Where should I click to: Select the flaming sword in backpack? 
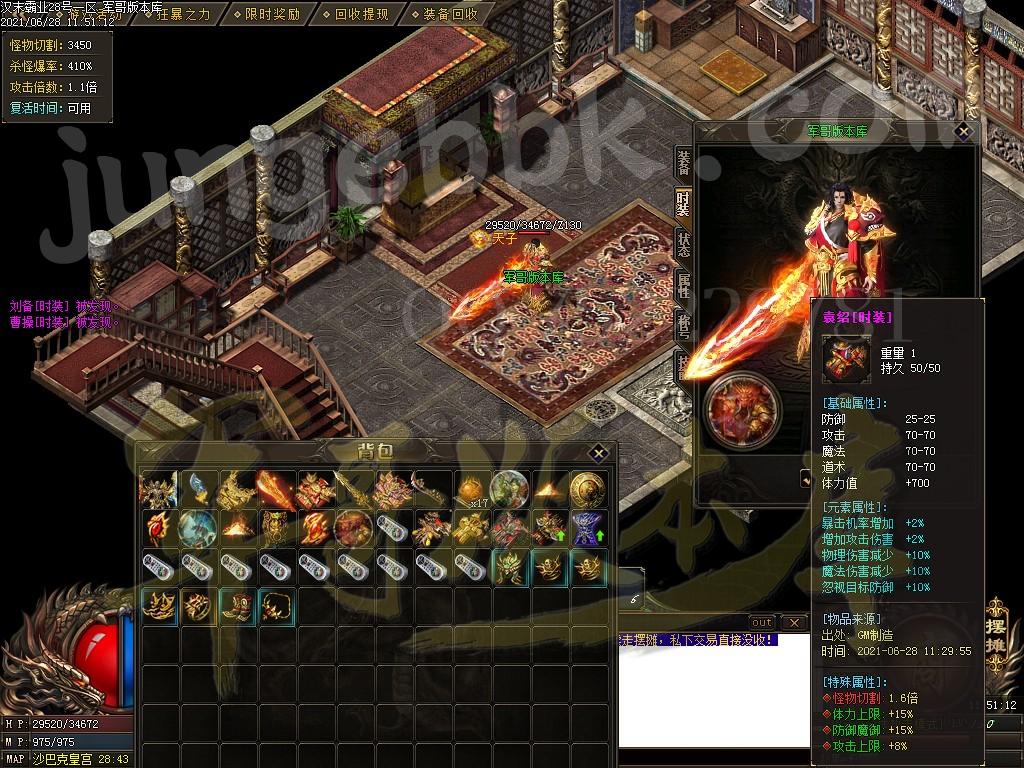(x=276, y=489)
